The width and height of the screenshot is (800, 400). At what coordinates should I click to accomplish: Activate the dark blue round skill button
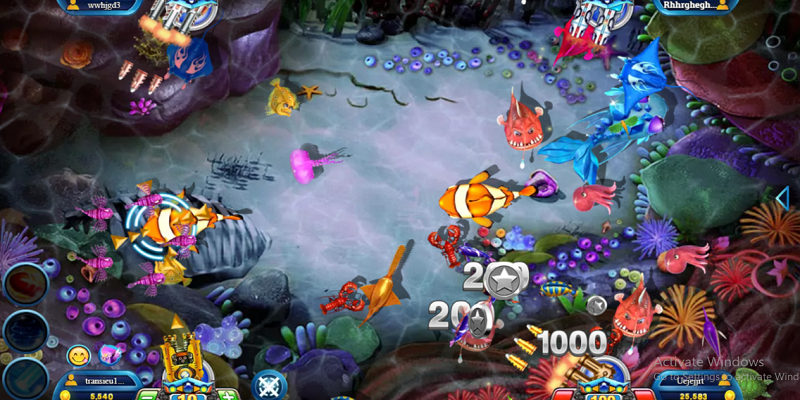click(x=24, y=331)
